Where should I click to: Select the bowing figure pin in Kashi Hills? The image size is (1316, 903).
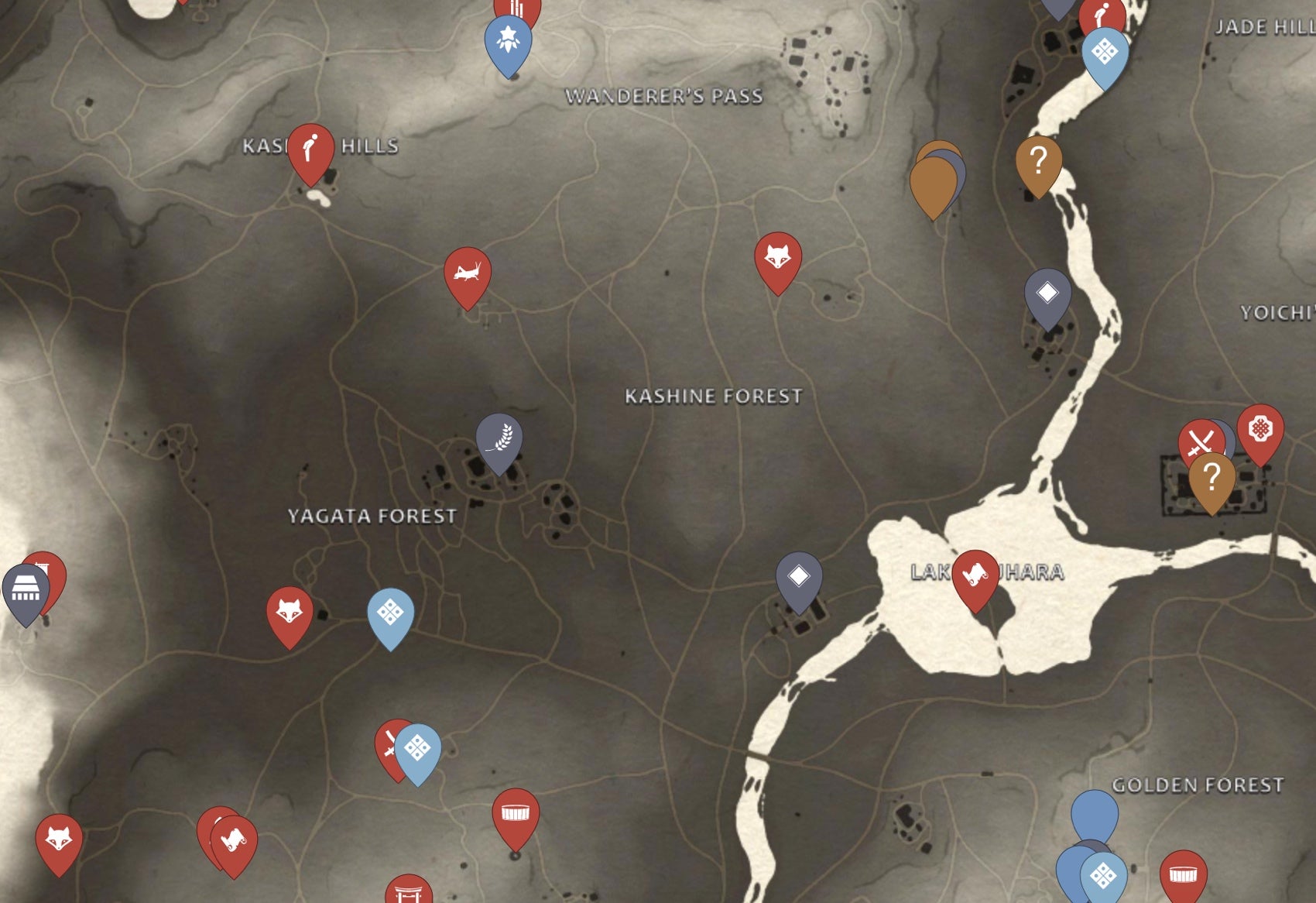pyautogui.click(x=311, y=147)
